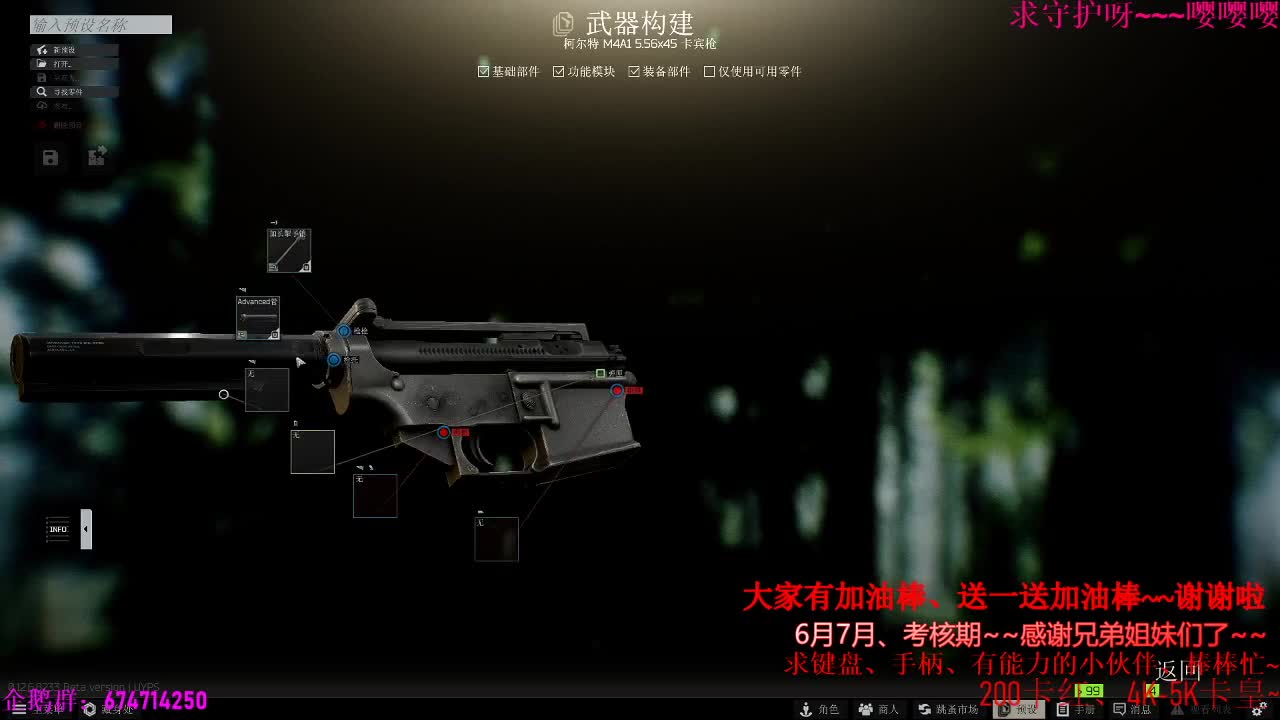The image size is (1280, 720).
Task: Enable 仅使用可用零件 option
Action: point(710,71)
